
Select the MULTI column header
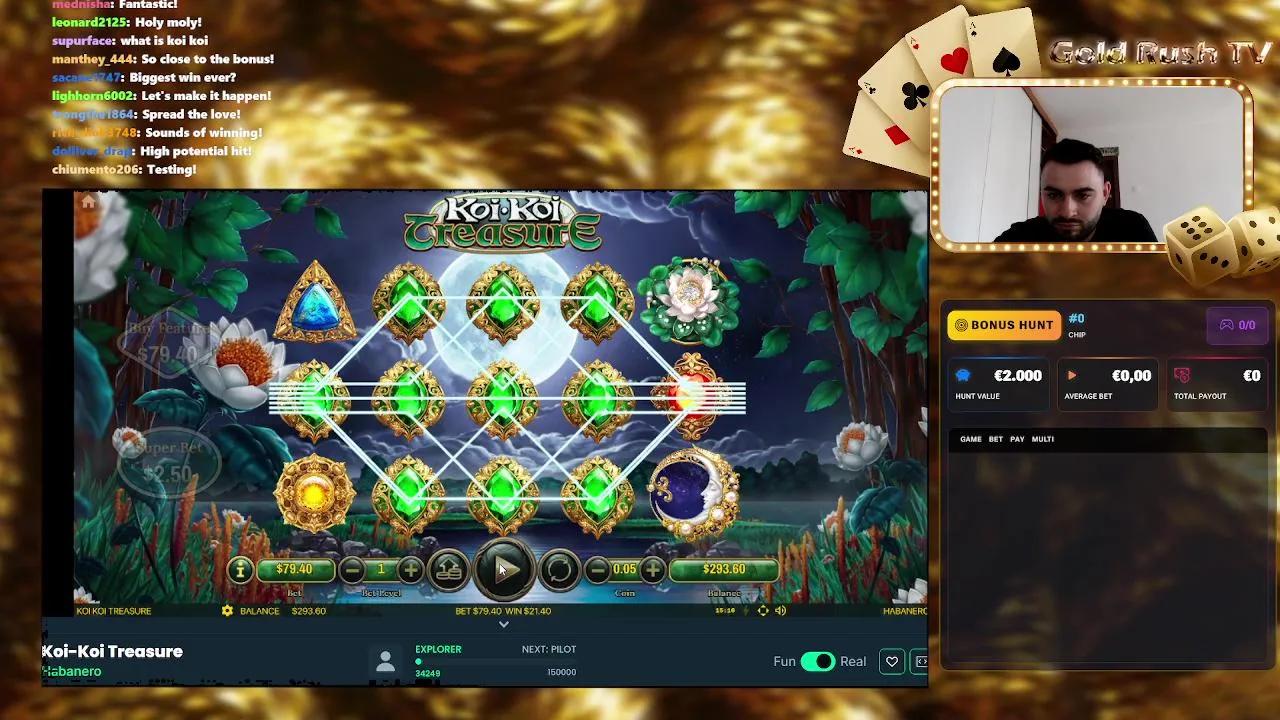point(1040,439)
